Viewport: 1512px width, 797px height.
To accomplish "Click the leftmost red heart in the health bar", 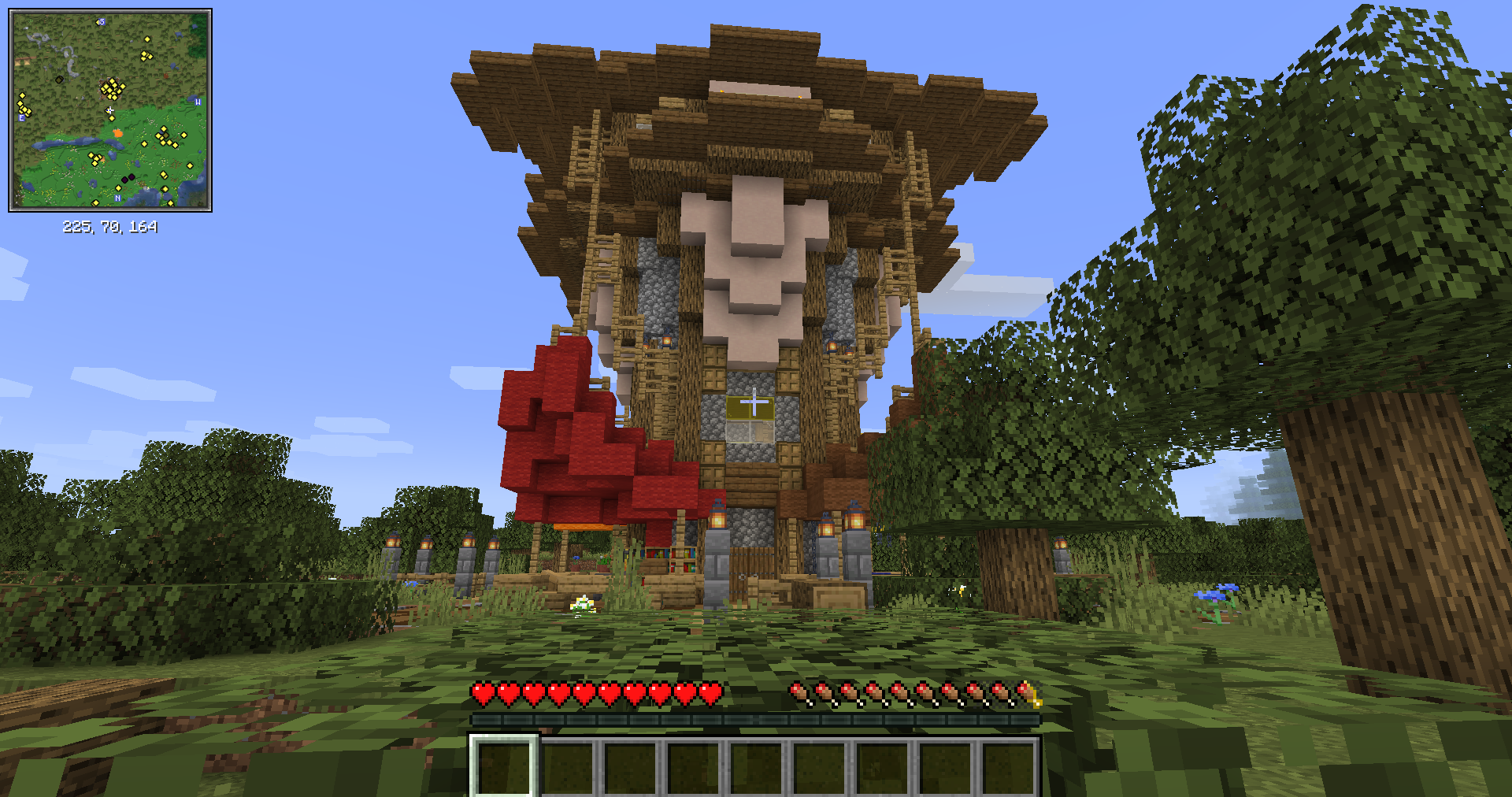I will (484, 695).
